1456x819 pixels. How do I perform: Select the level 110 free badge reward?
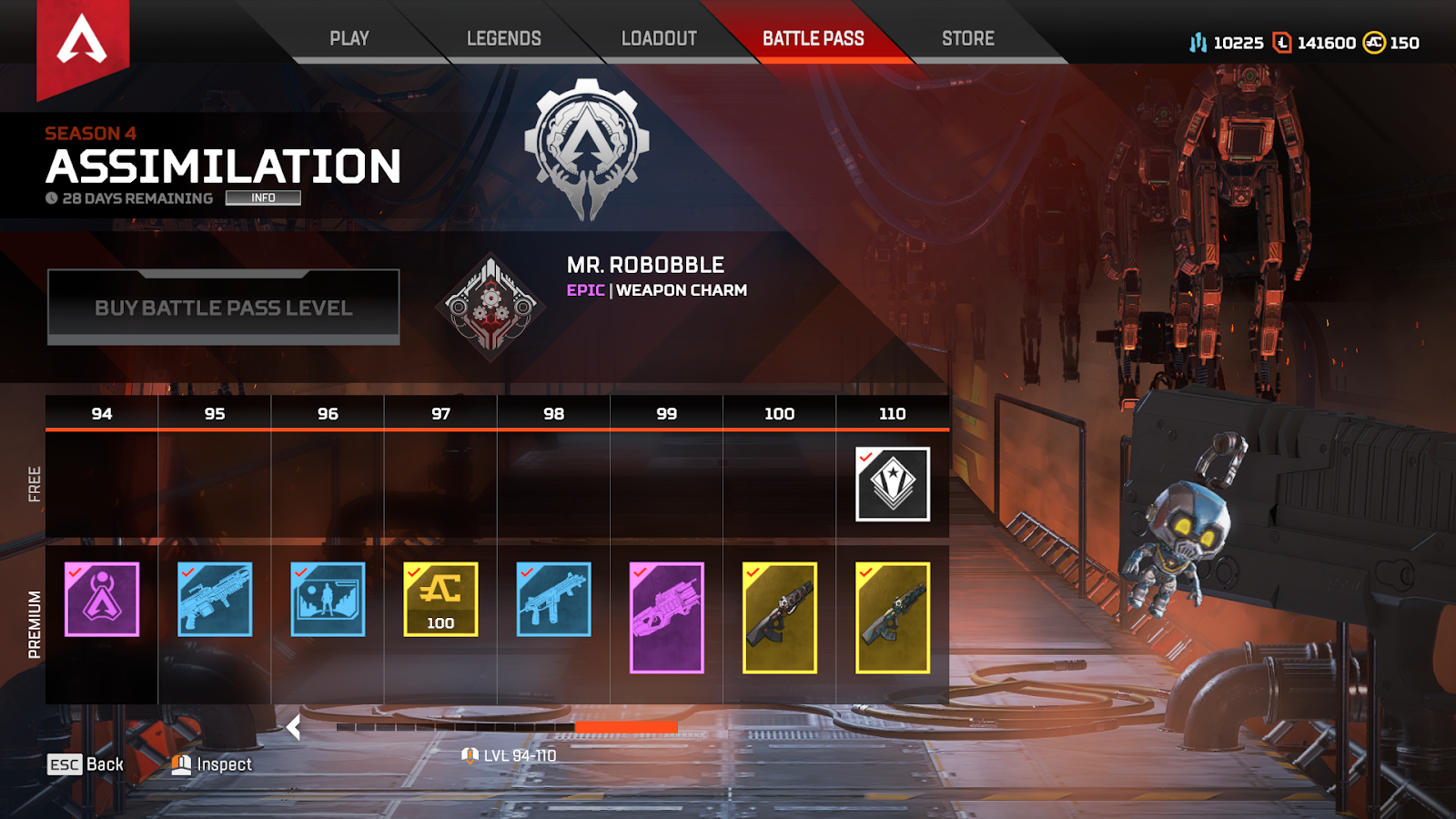(x=891, y=485)
